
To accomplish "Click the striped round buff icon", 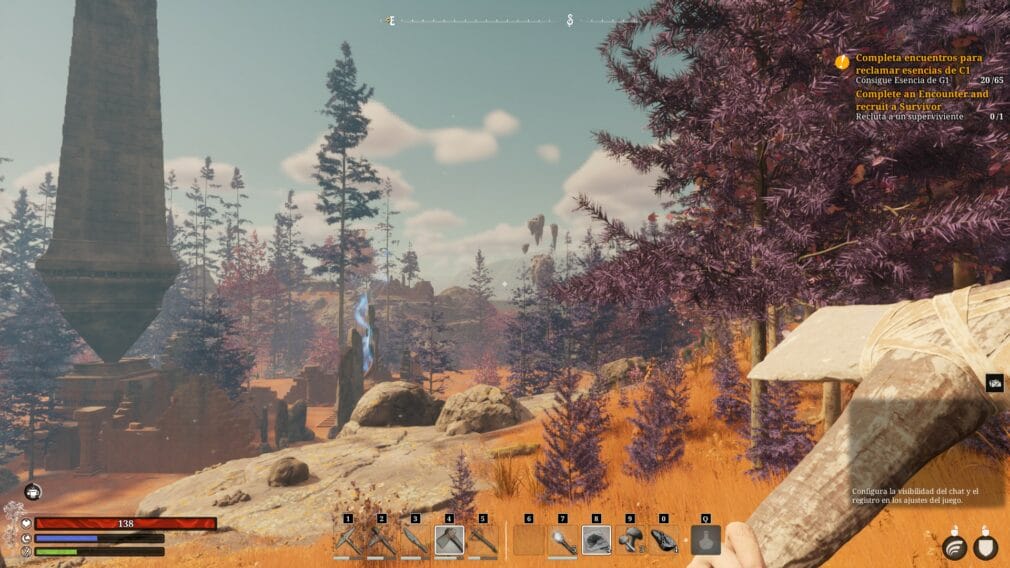I will point(954,547).
